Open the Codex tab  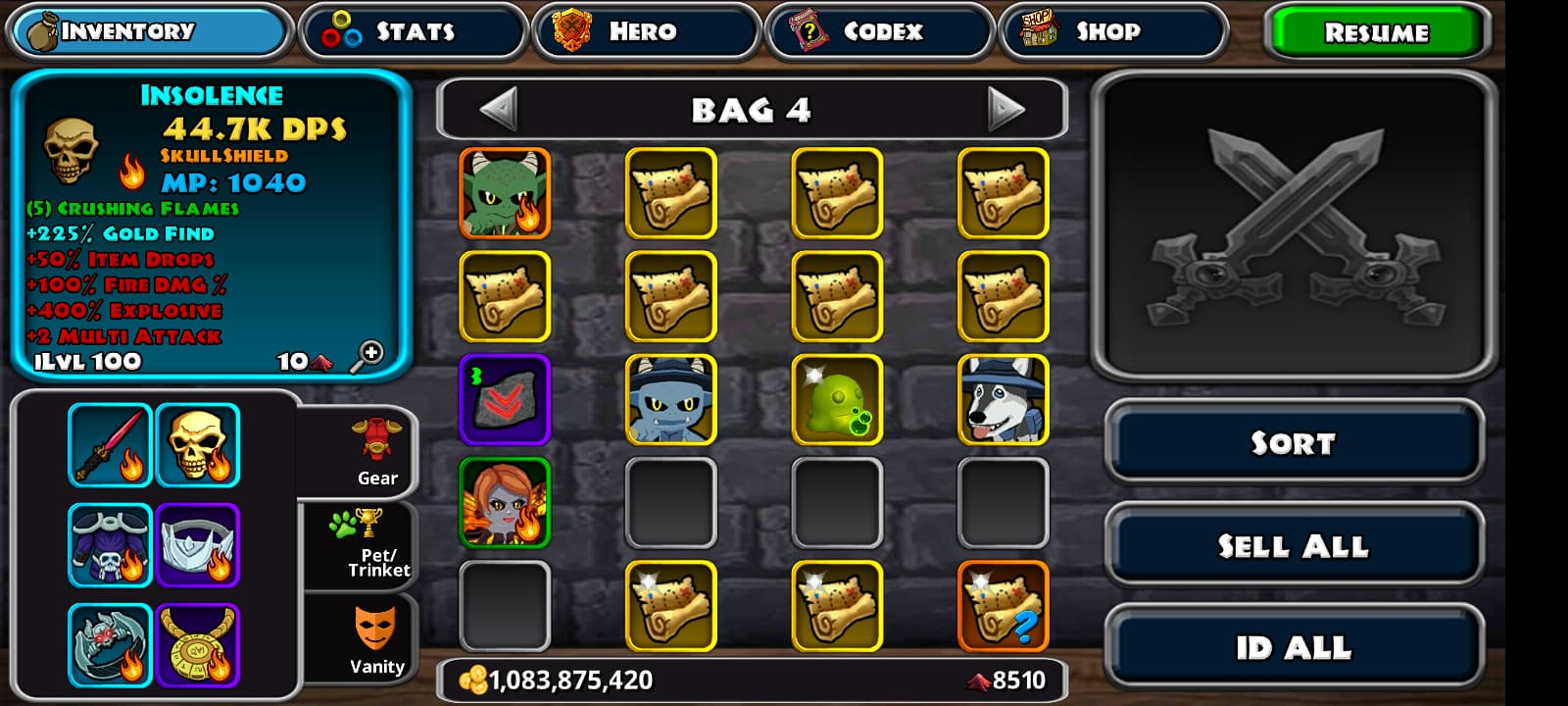(x=879, y=31)
